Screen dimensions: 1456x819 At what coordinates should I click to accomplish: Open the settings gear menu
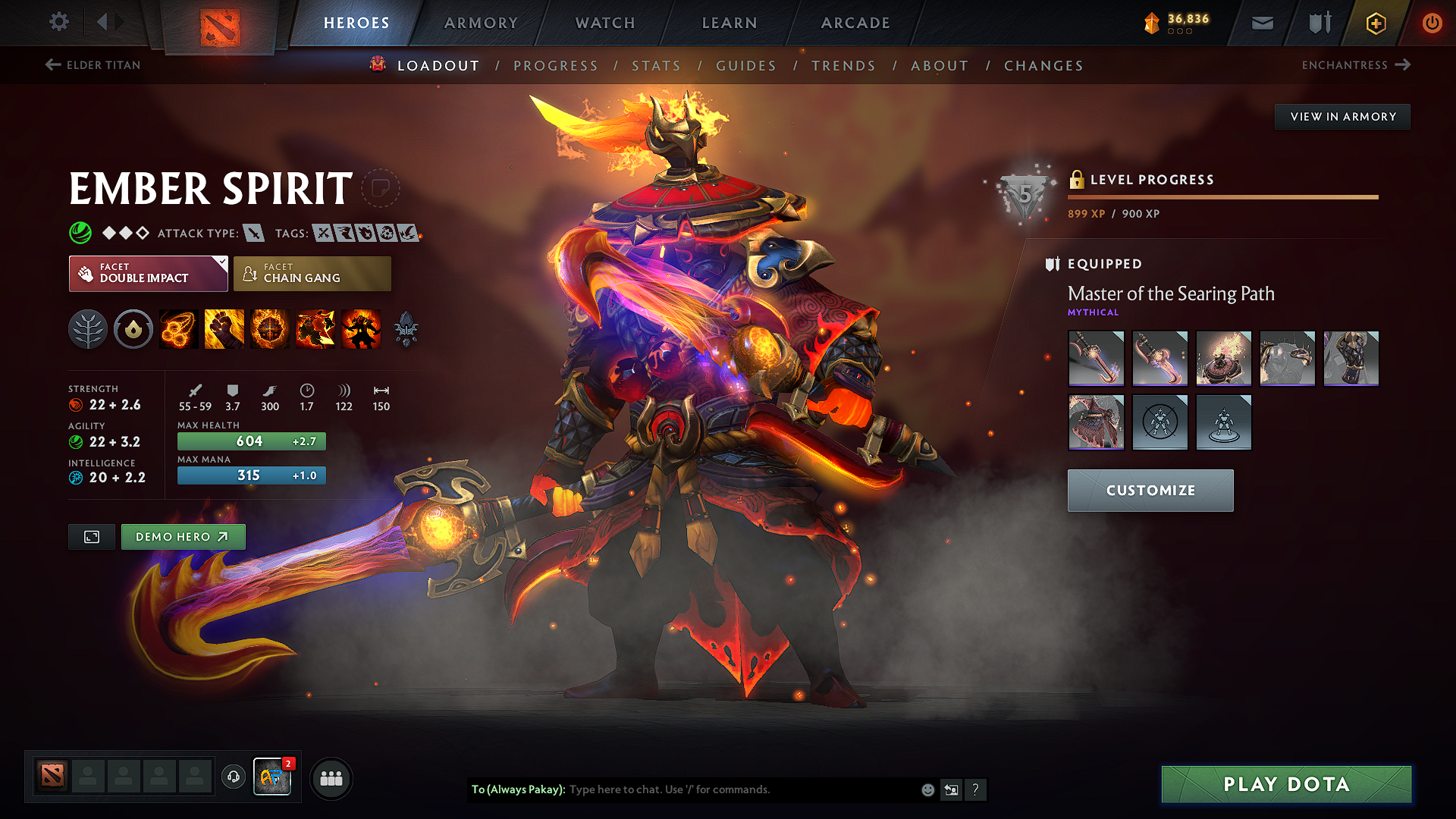tap(59, 22)
